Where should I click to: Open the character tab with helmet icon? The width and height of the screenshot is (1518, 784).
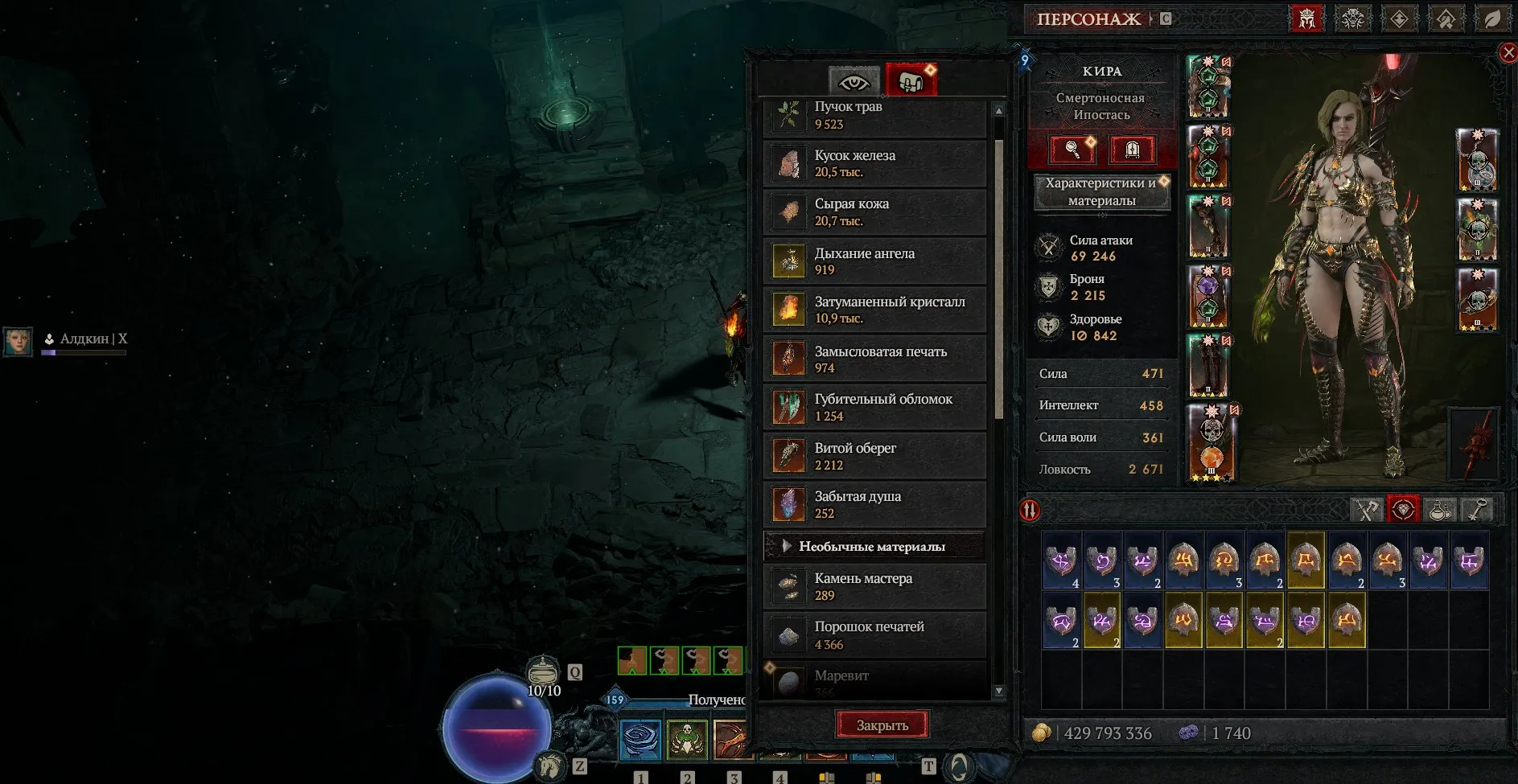click(x=1306, y=18)
